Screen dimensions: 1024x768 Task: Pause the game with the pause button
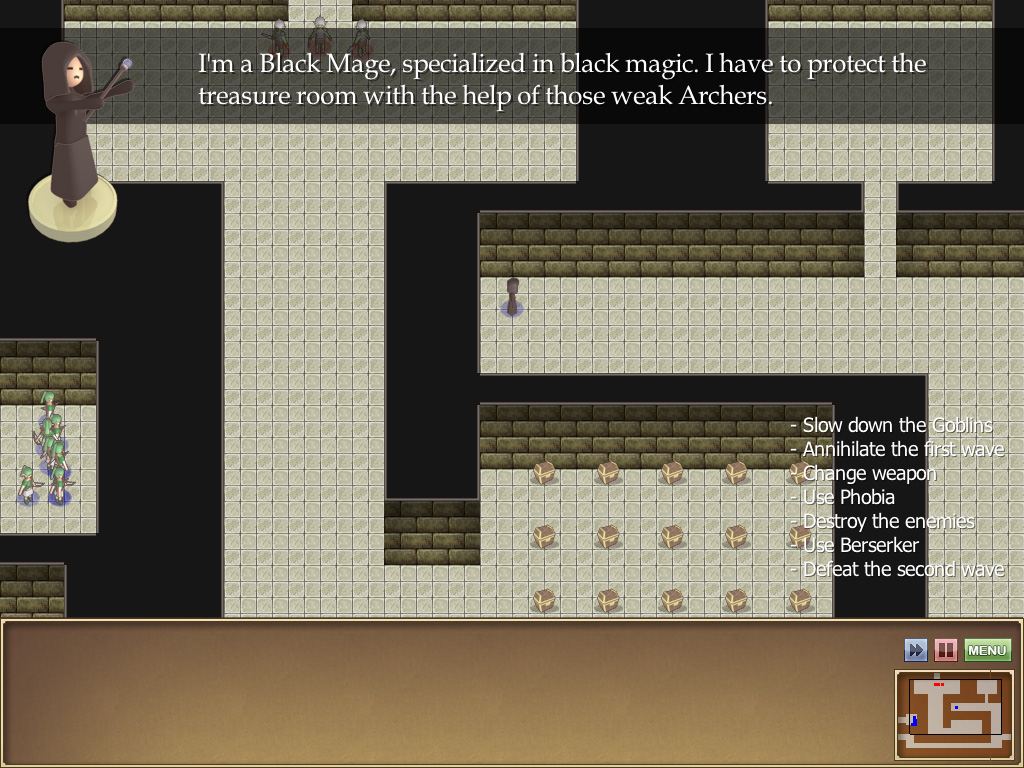(x=945, y=651)
